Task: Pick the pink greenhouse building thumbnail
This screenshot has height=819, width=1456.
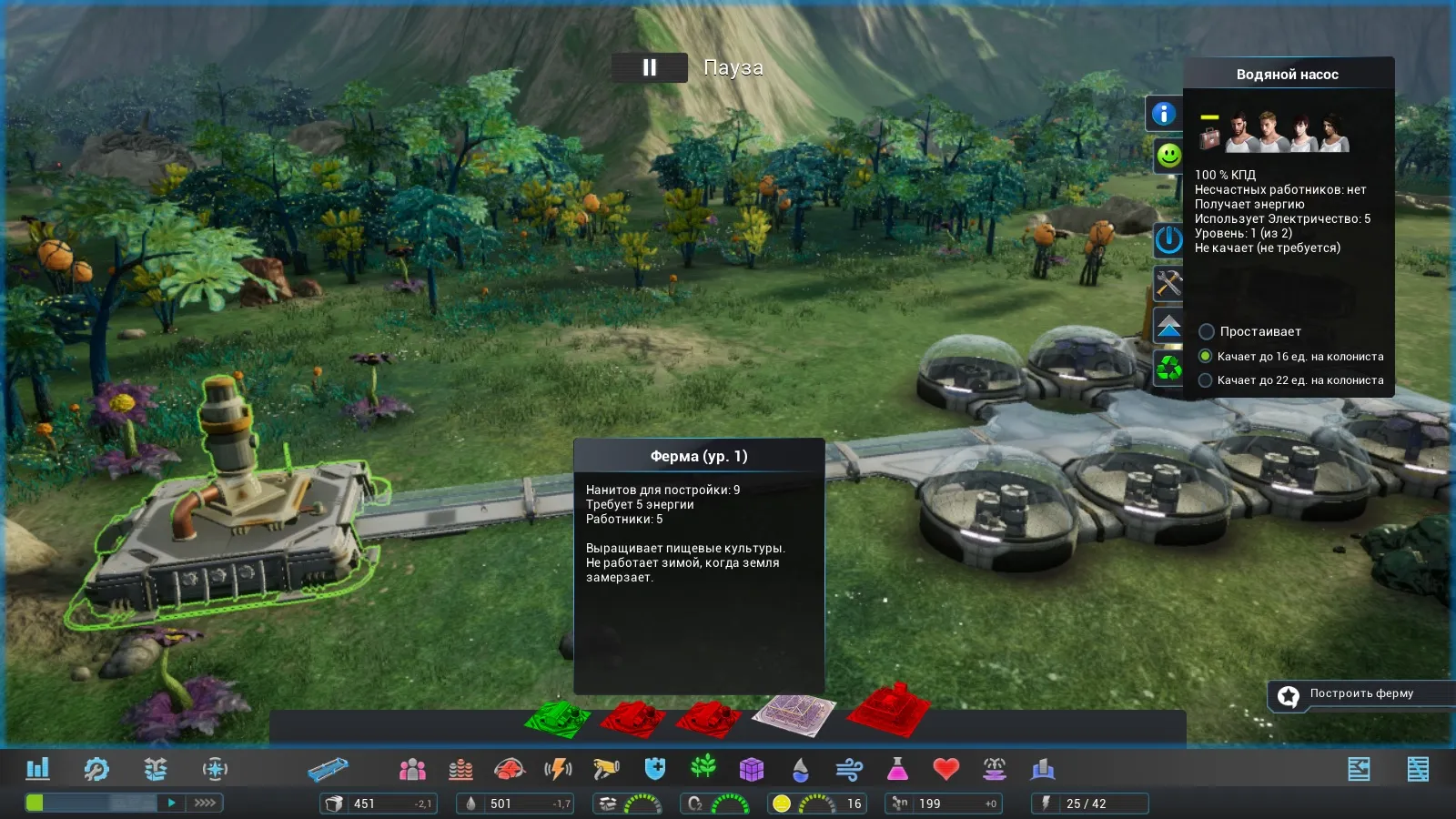Action: coord(794,714)
